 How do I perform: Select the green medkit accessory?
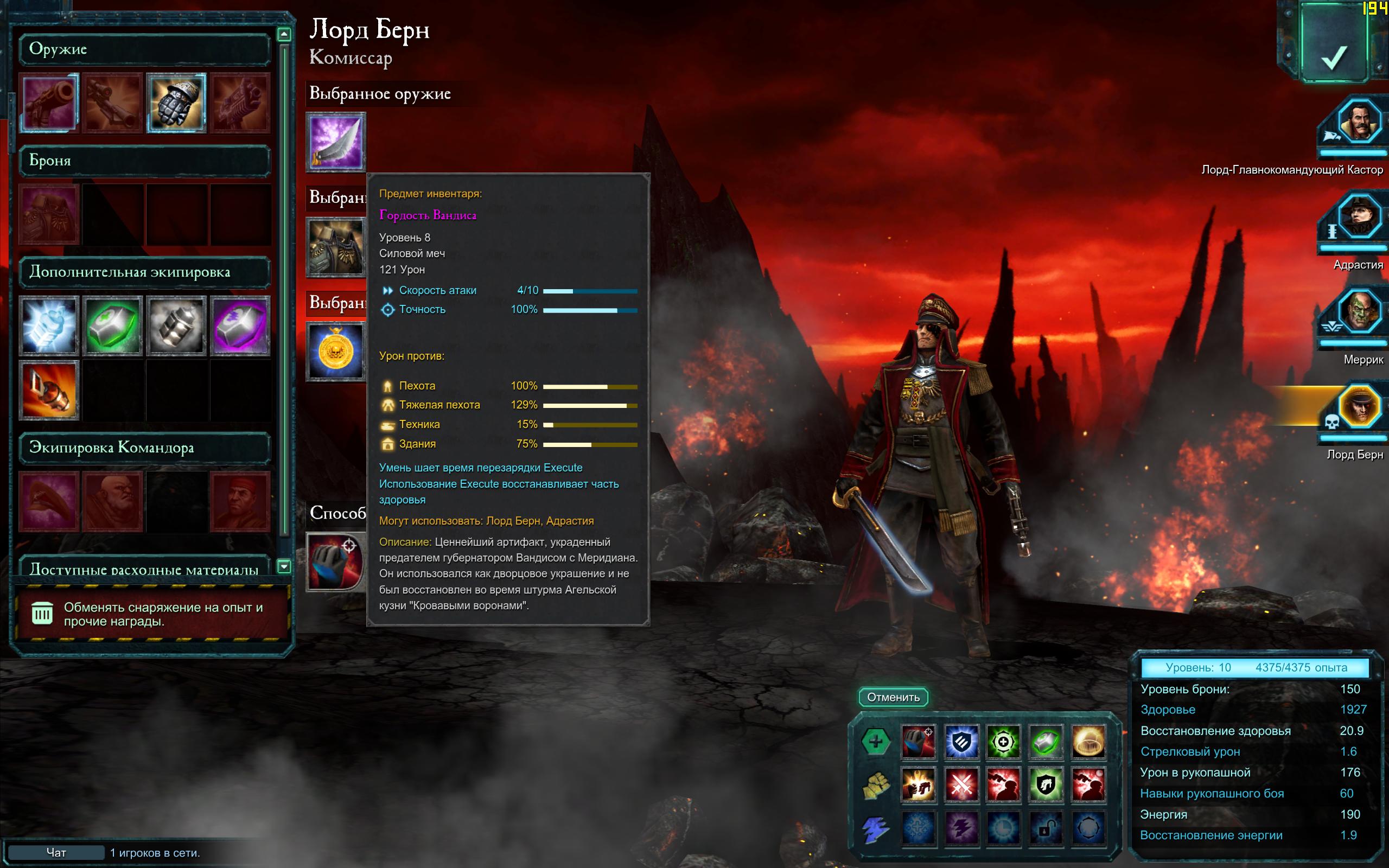pyautogui.click(x=112, y=325)
